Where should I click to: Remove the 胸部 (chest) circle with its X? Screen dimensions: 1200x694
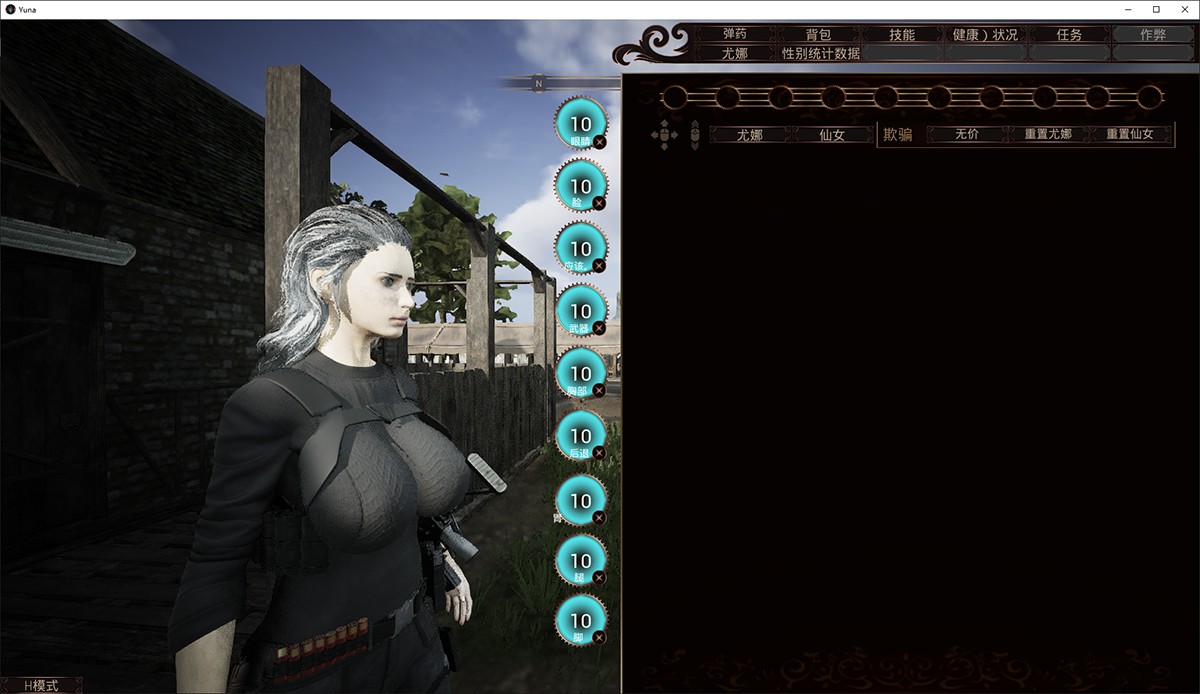599,390
